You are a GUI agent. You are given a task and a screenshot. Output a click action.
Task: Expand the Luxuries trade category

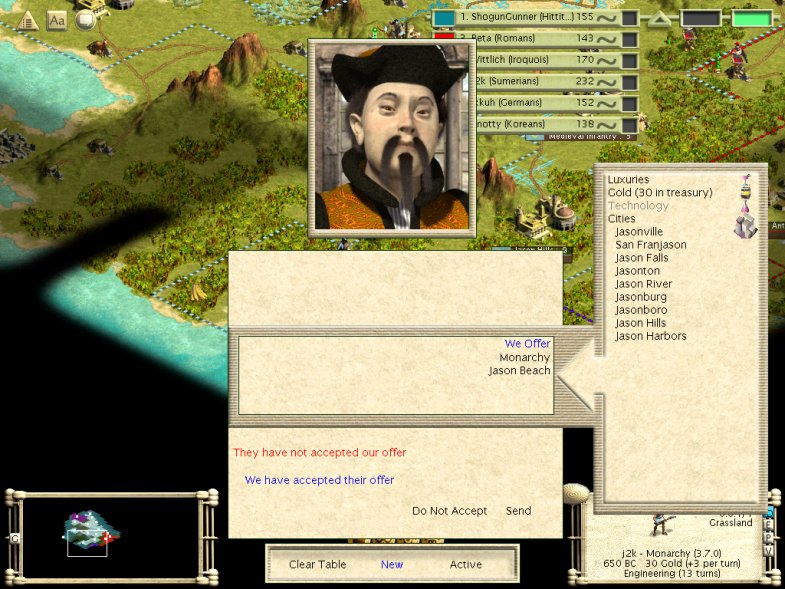click(628, 180)
